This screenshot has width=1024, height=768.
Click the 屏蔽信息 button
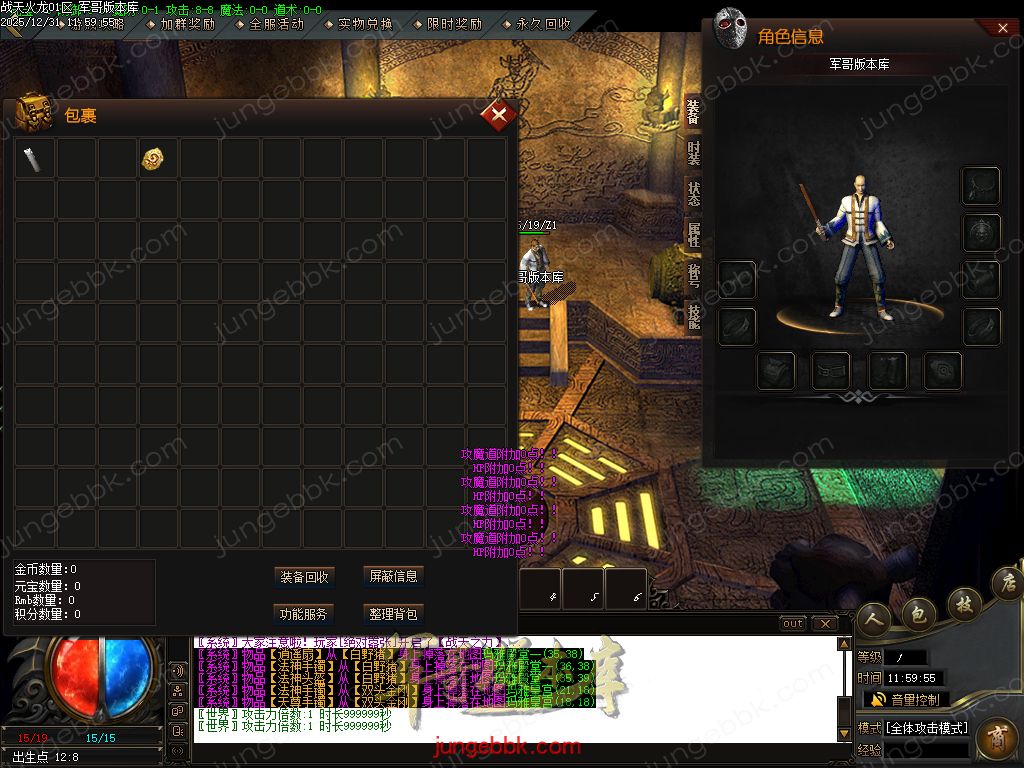coord(393,576)
